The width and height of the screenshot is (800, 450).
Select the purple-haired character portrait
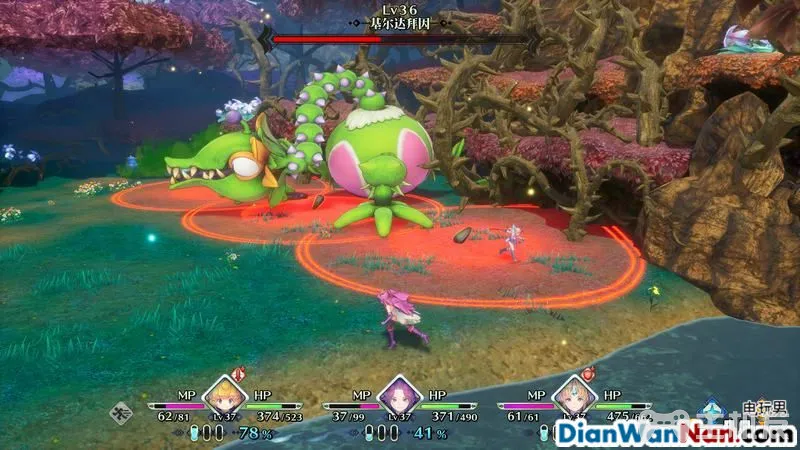click(399, 397)
